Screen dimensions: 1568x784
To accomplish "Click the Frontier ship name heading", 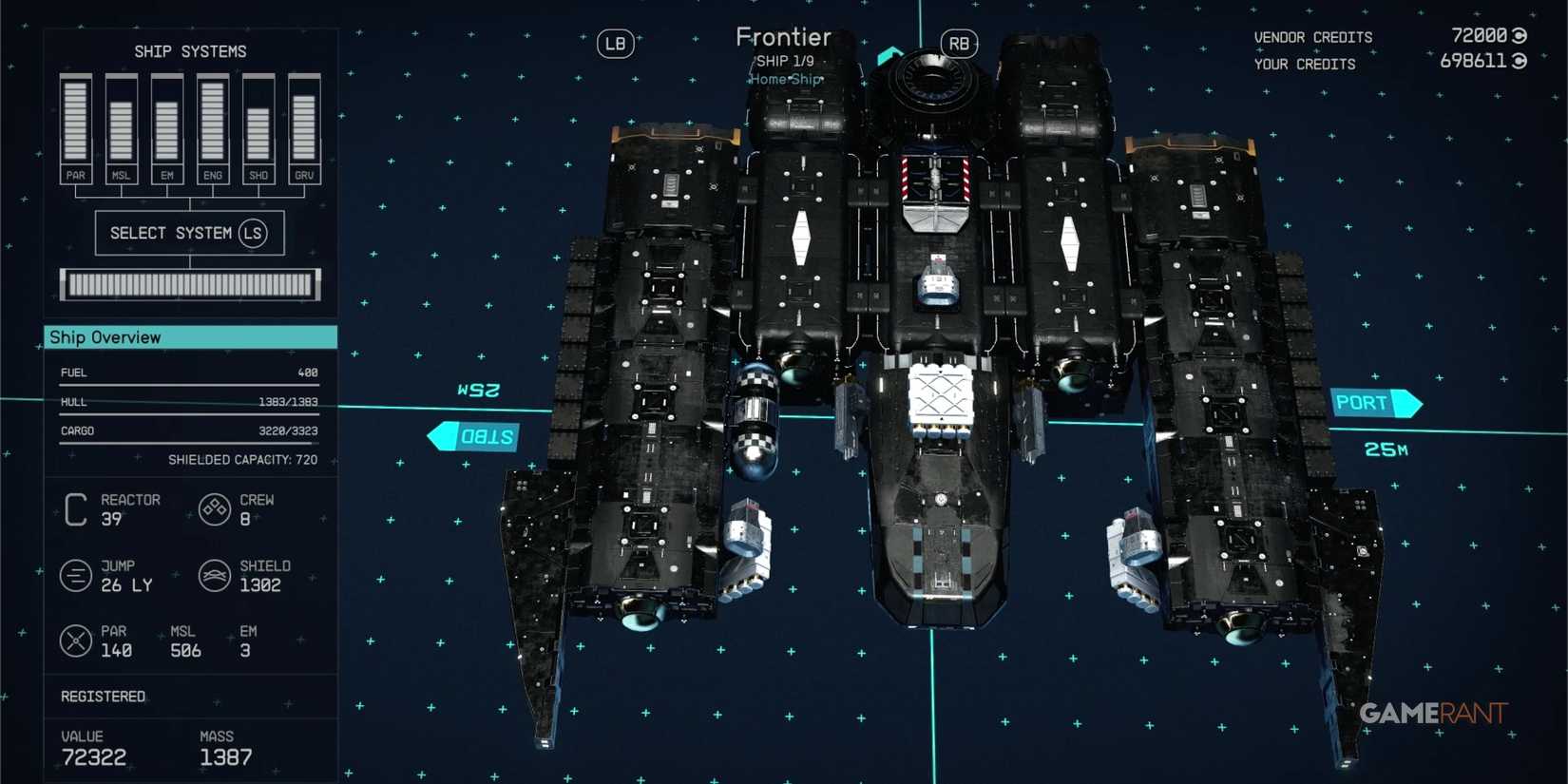I will pyautogui.click(x=784, y=36).
